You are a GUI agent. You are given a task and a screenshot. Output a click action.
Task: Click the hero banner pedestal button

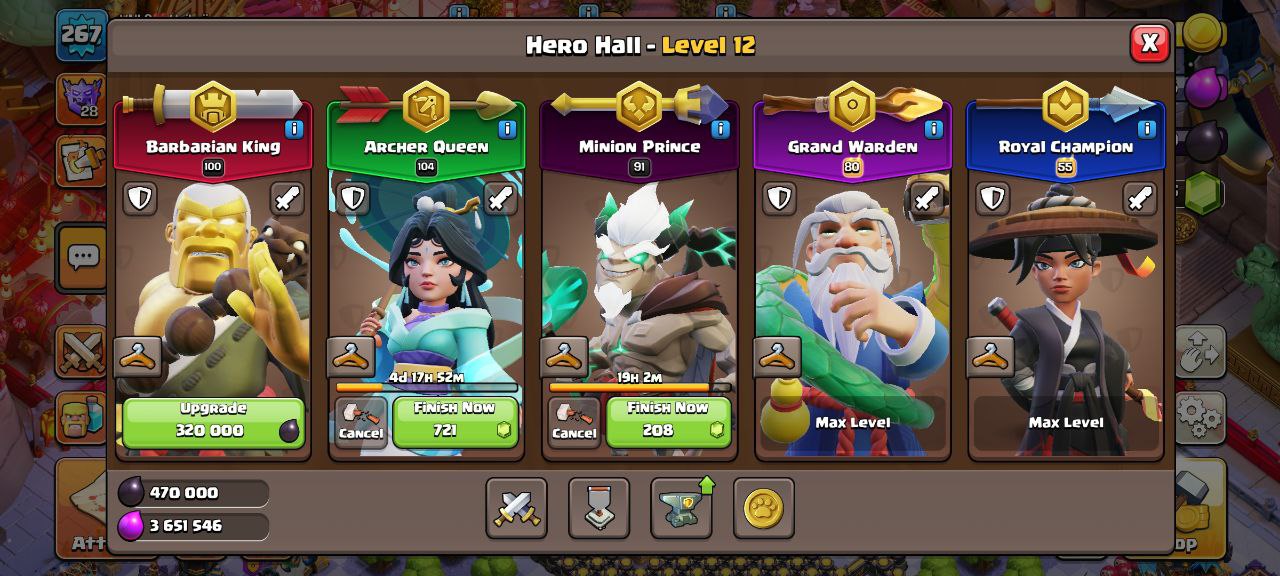pos(599,508)
